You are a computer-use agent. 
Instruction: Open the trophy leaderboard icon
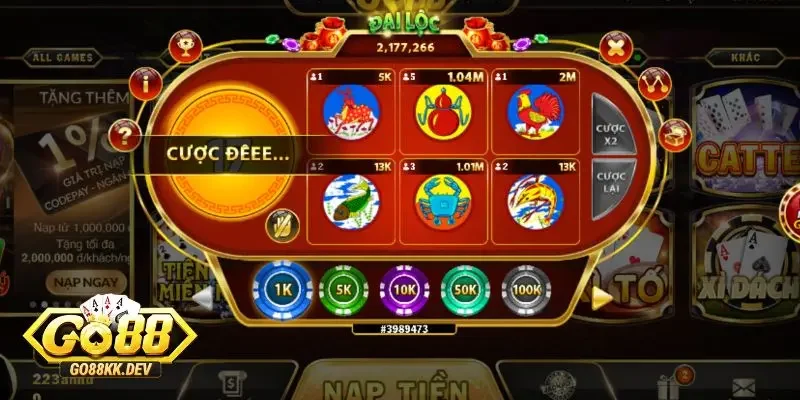click(x=183, y=44)
